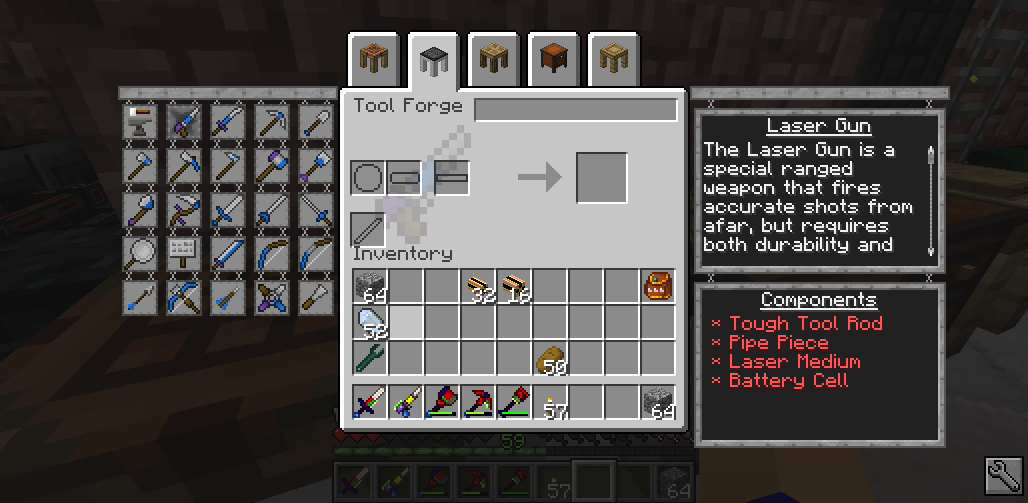Screen dimensions: 1028x503
Task: Choose the anvil repair icon
Action: pyautogui.click(x=140, y=121)
